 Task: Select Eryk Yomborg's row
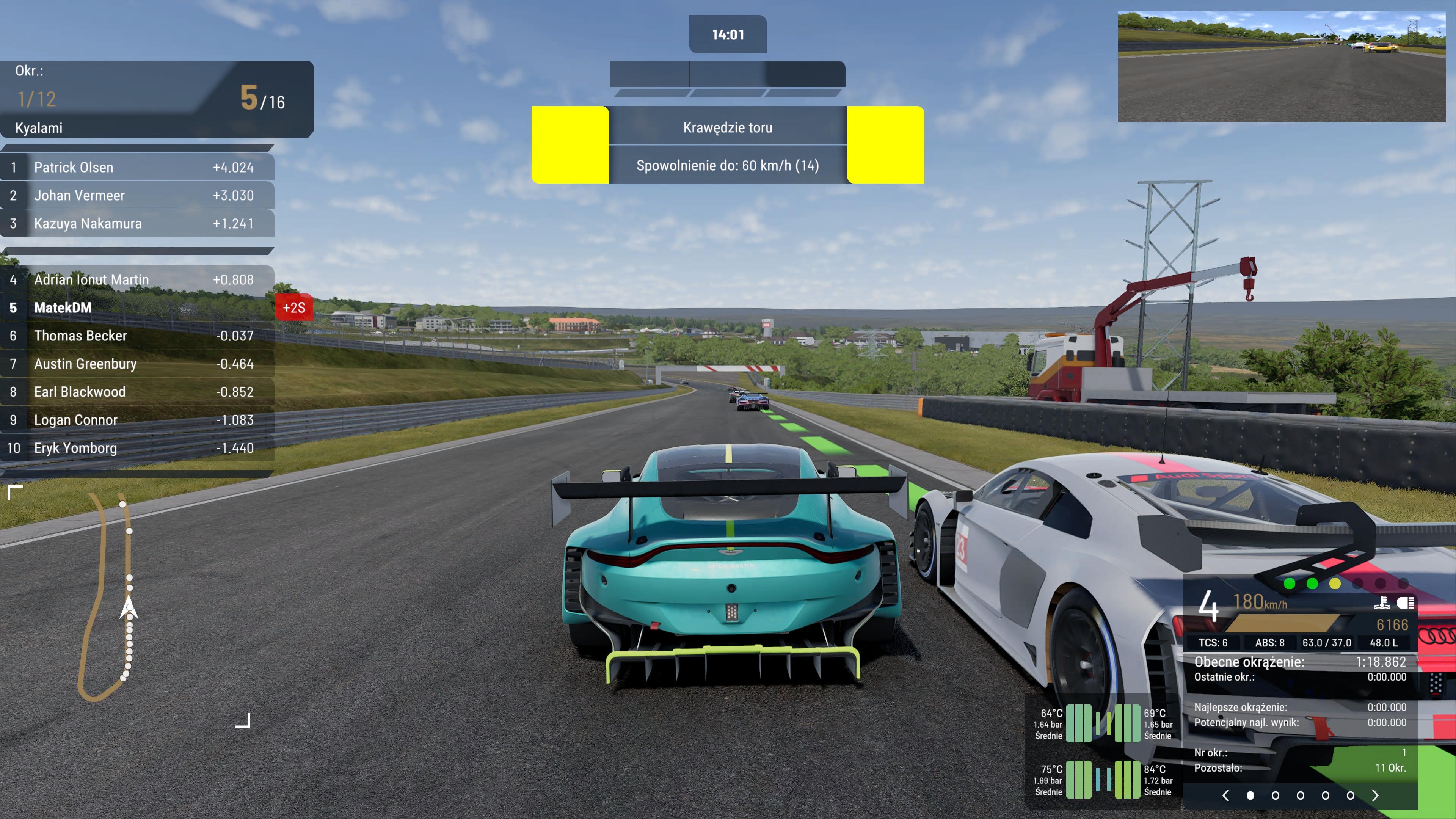[x=137, y=448]
